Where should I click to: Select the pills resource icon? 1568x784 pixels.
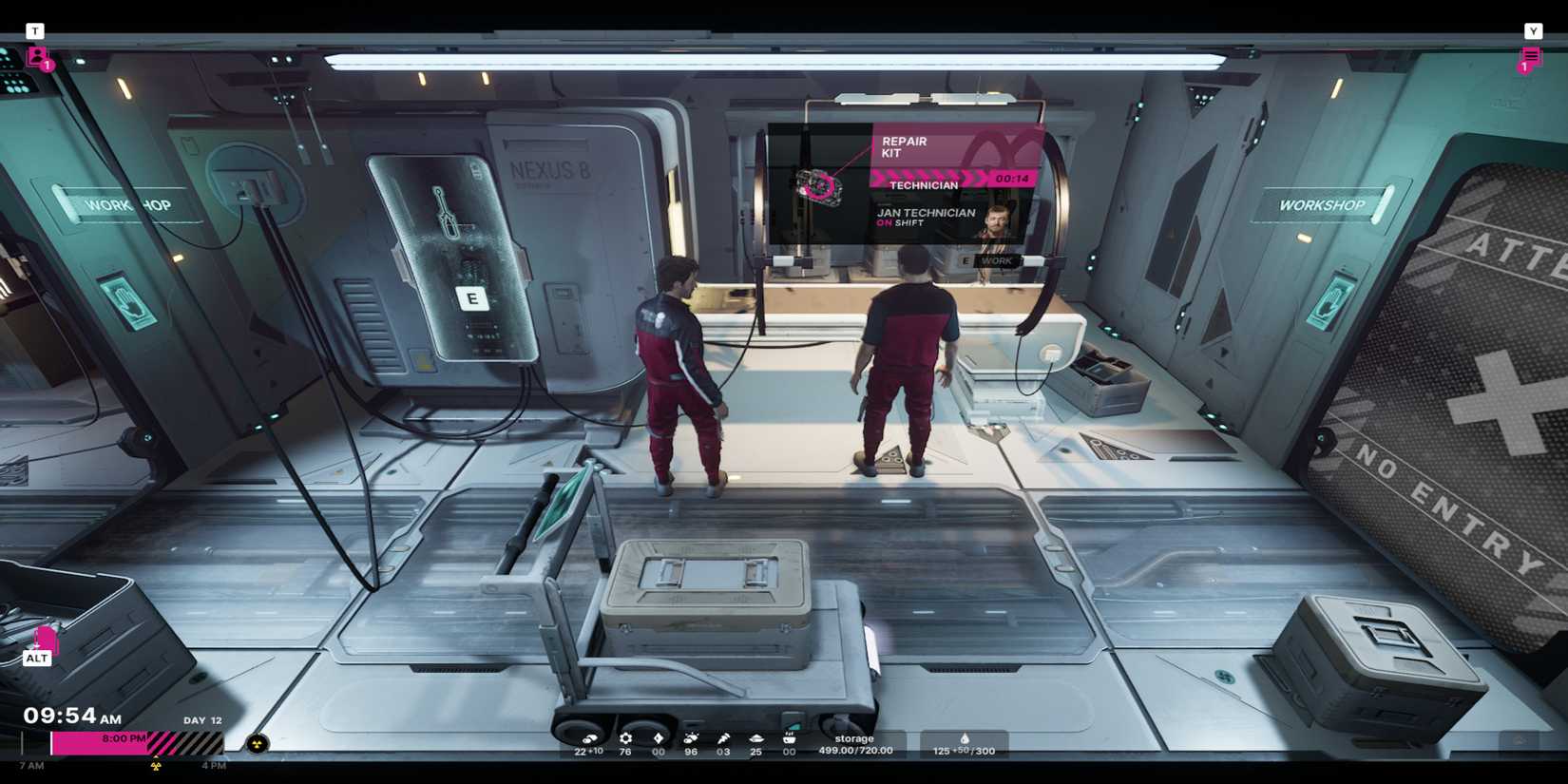[590, 737]
